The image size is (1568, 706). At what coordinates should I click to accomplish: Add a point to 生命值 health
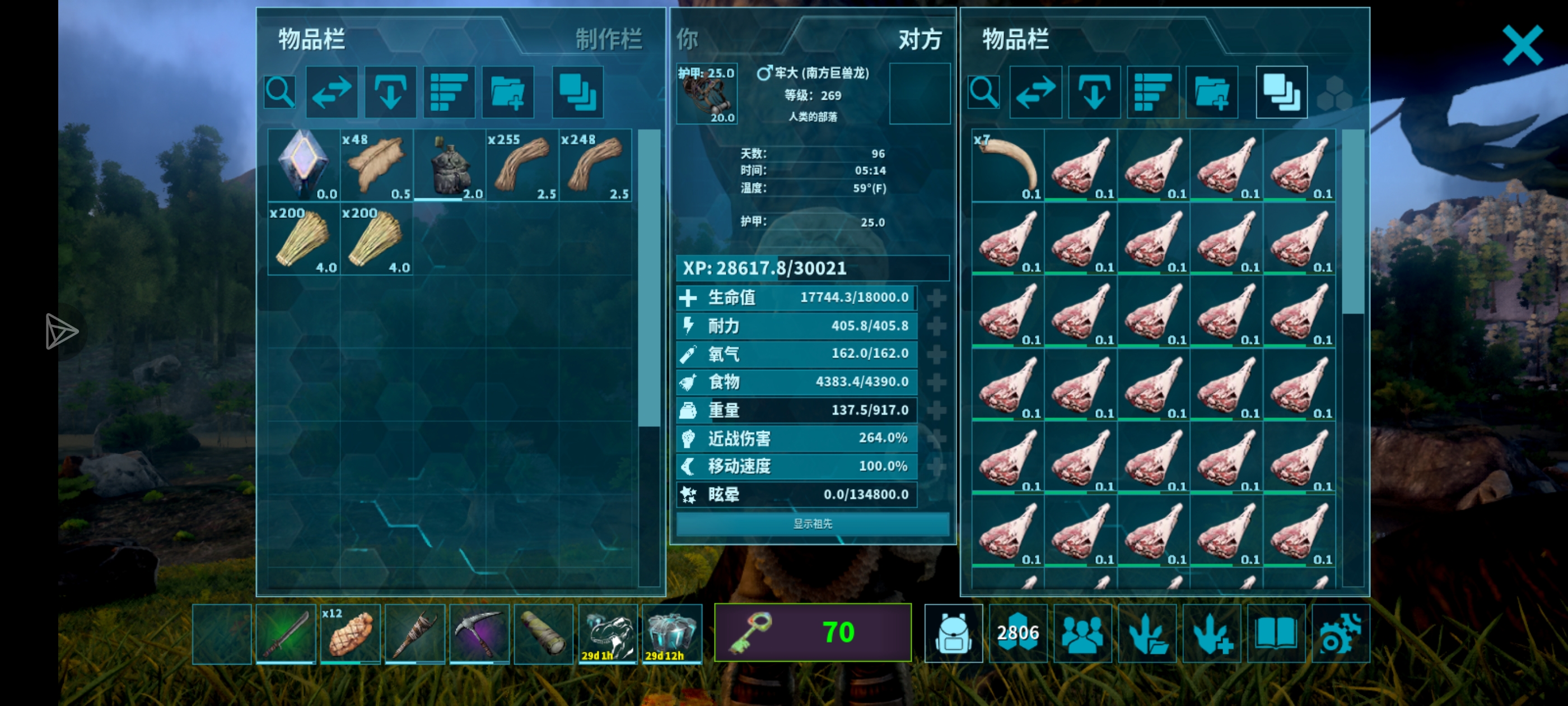point(936,298)
